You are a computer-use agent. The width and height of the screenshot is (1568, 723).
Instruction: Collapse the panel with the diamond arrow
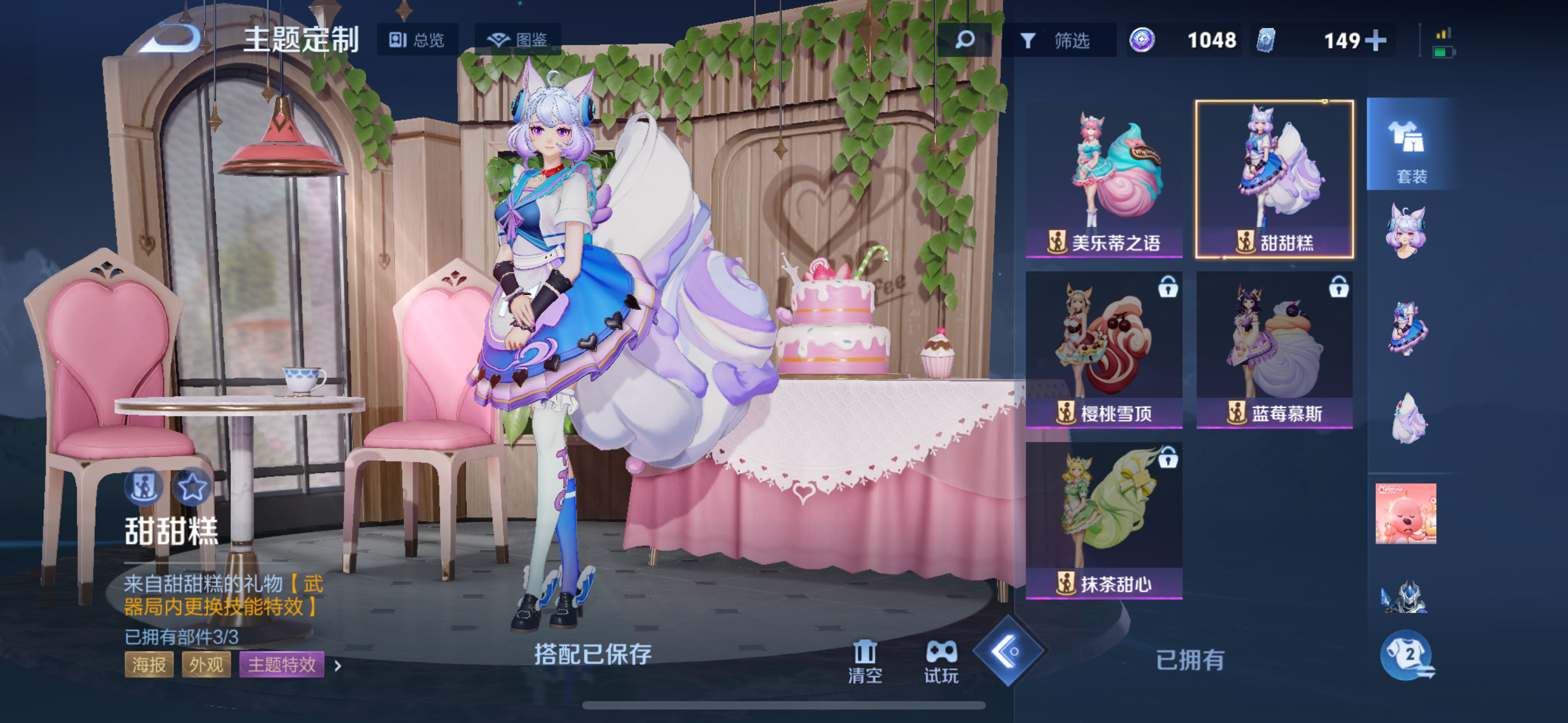(x=1008, y=651)
